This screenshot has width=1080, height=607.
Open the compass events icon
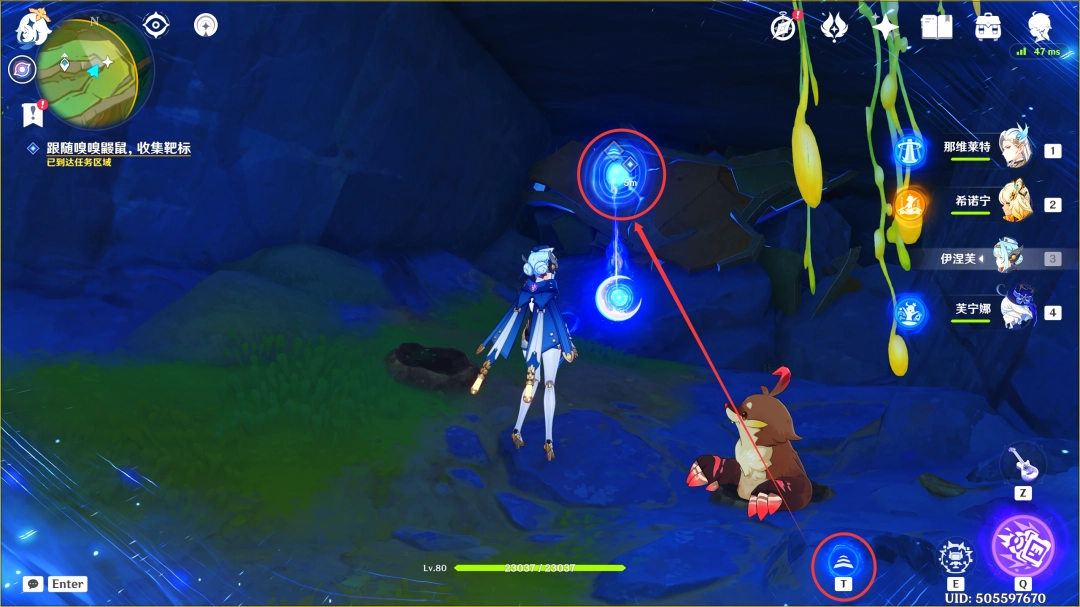(x=783, y=27)
